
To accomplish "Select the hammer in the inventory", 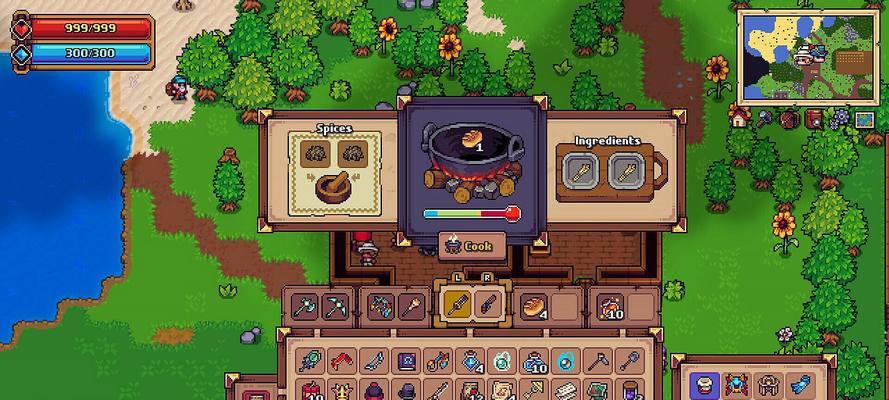I will pyautogui.click(x=598, y=360).
